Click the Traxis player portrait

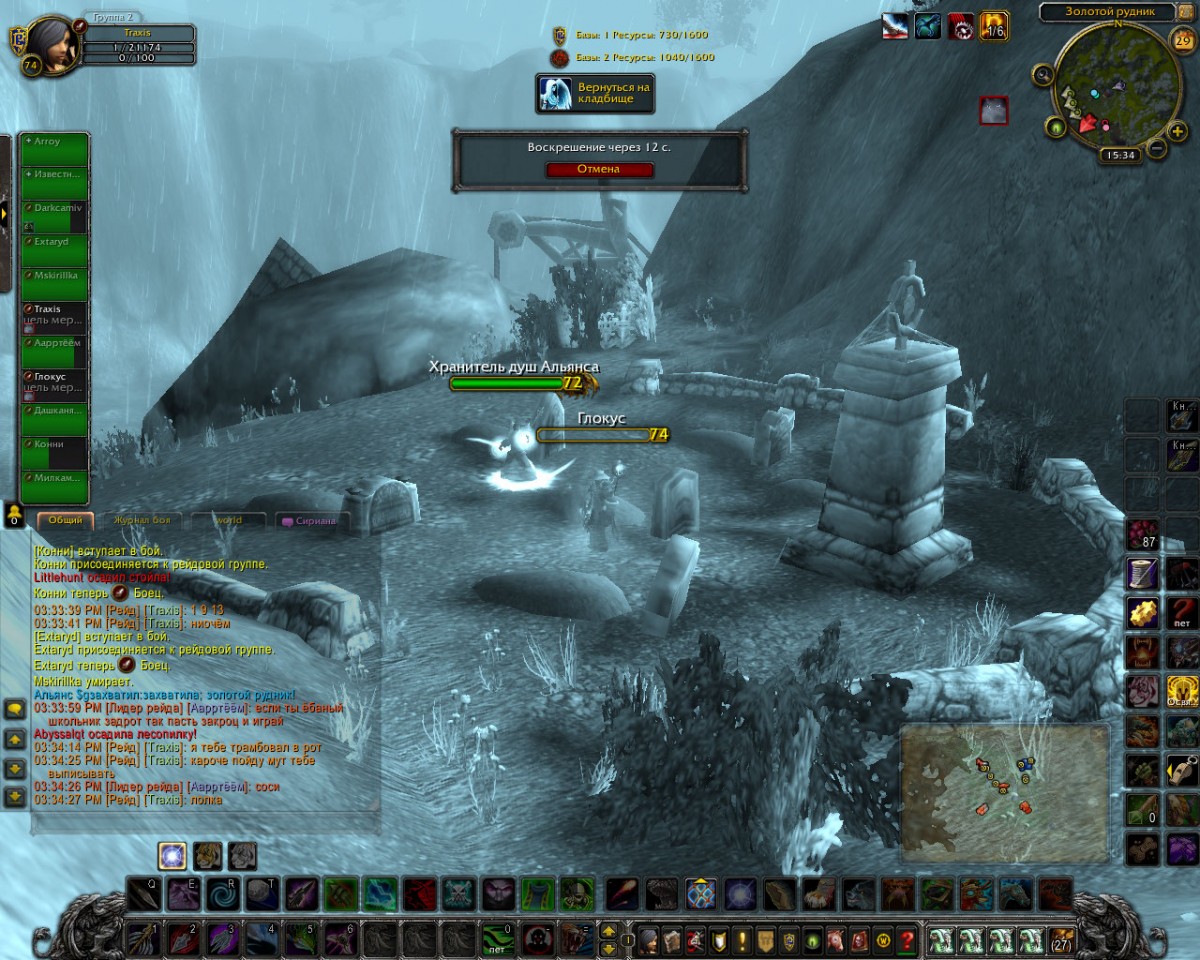click(x=51, y=46)
